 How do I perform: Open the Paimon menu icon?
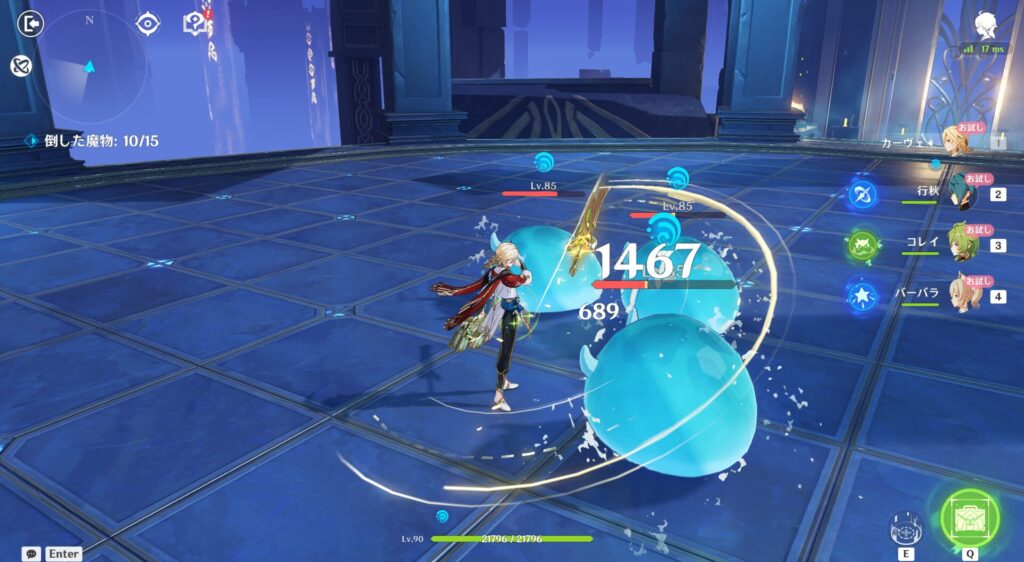[x=983, y=24]
